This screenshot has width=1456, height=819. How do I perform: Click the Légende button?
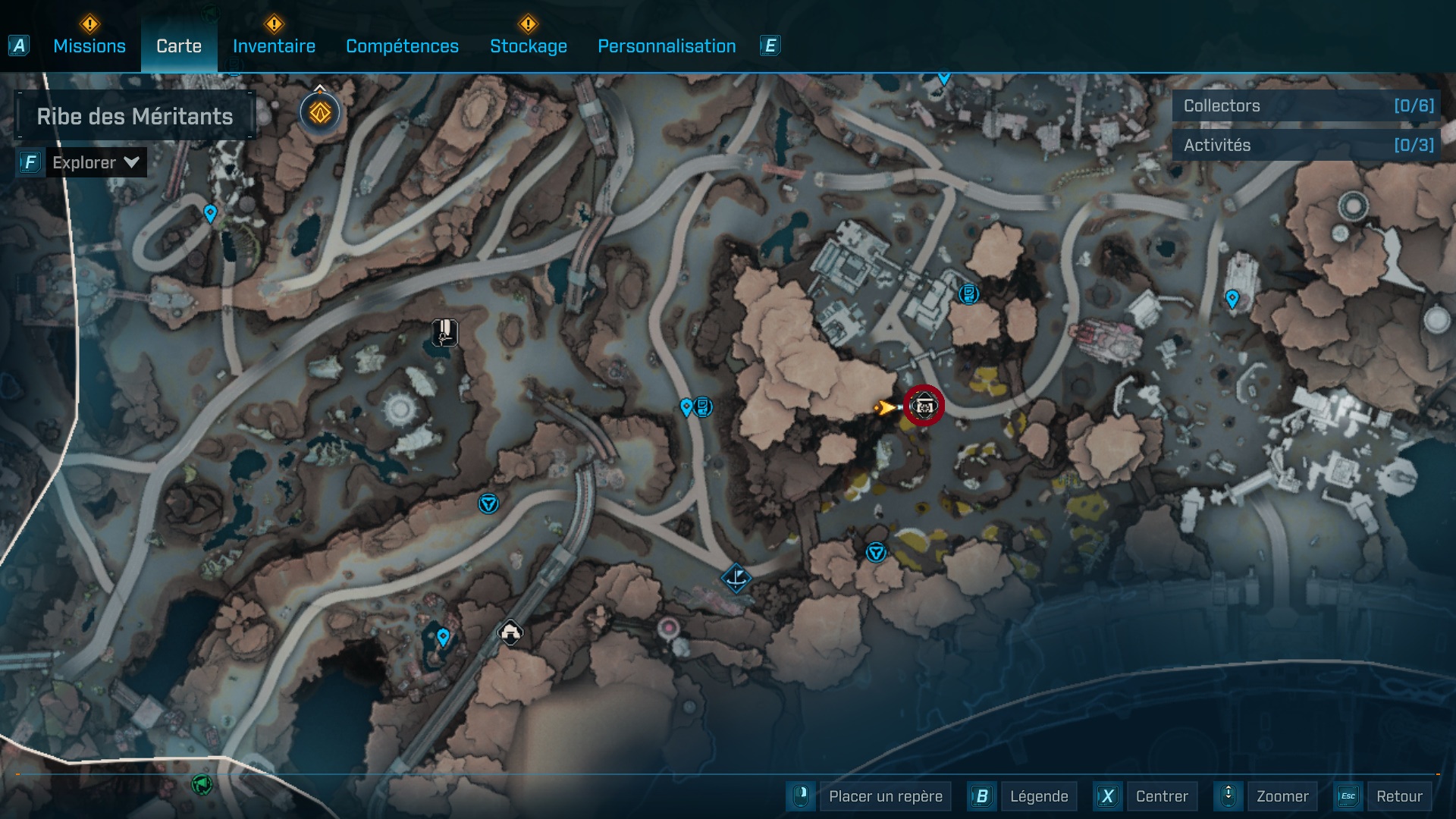point(1038,796)
